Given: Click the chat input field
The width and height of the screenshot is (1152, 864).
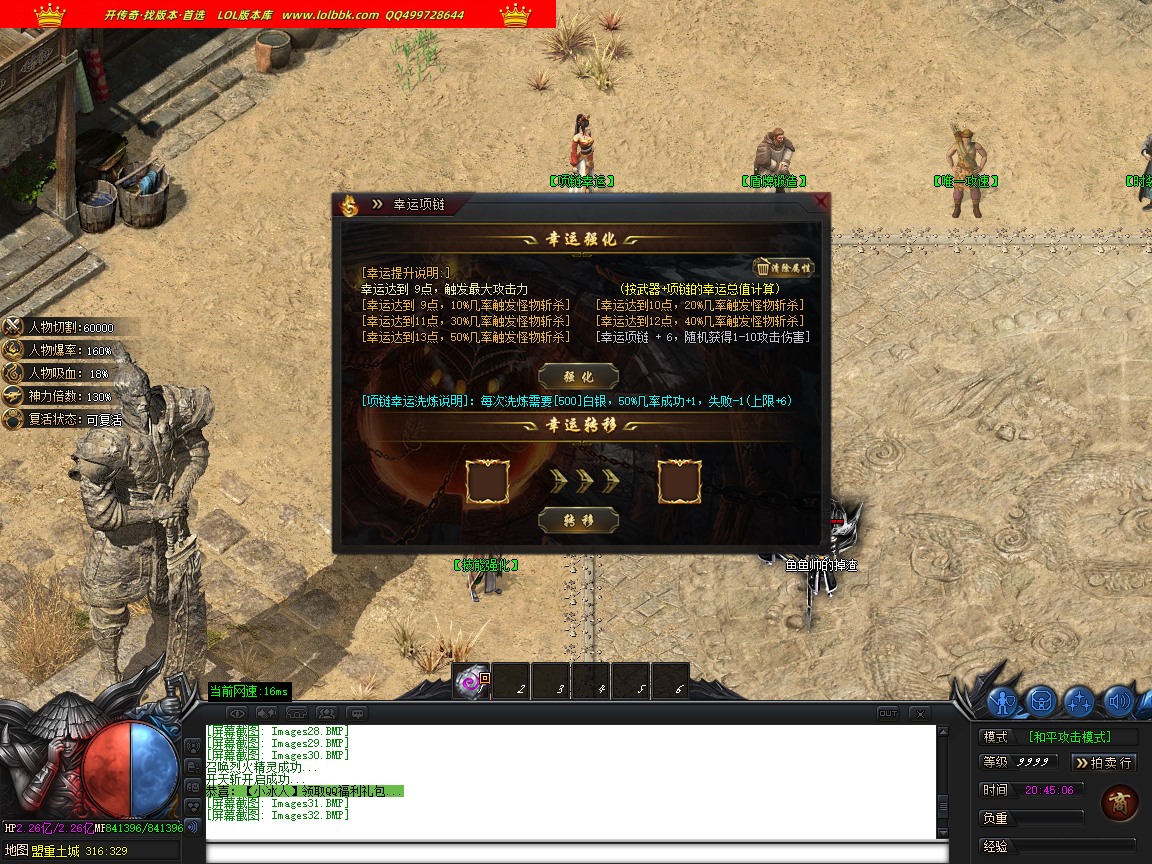Looking at the screenshot, I should click(575, 853).
